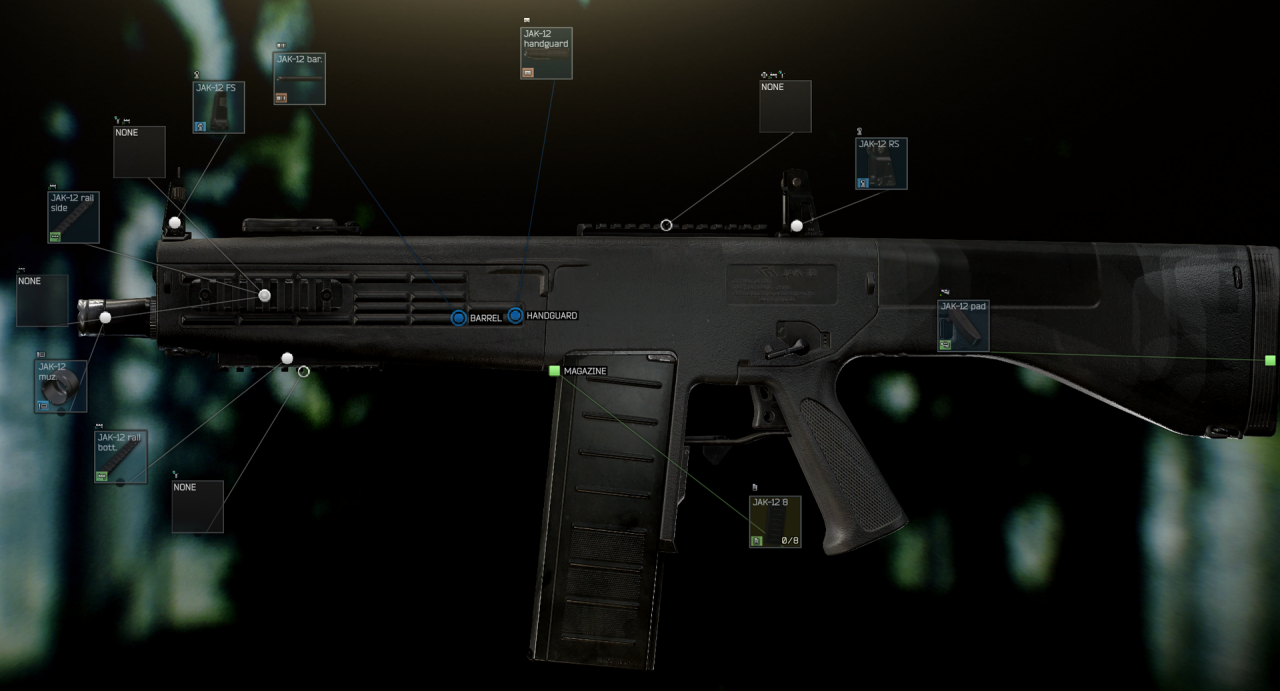The image size is (1280, 691).
Task: Choose the JAK-12 handguard slot
Action: (546, 53)
